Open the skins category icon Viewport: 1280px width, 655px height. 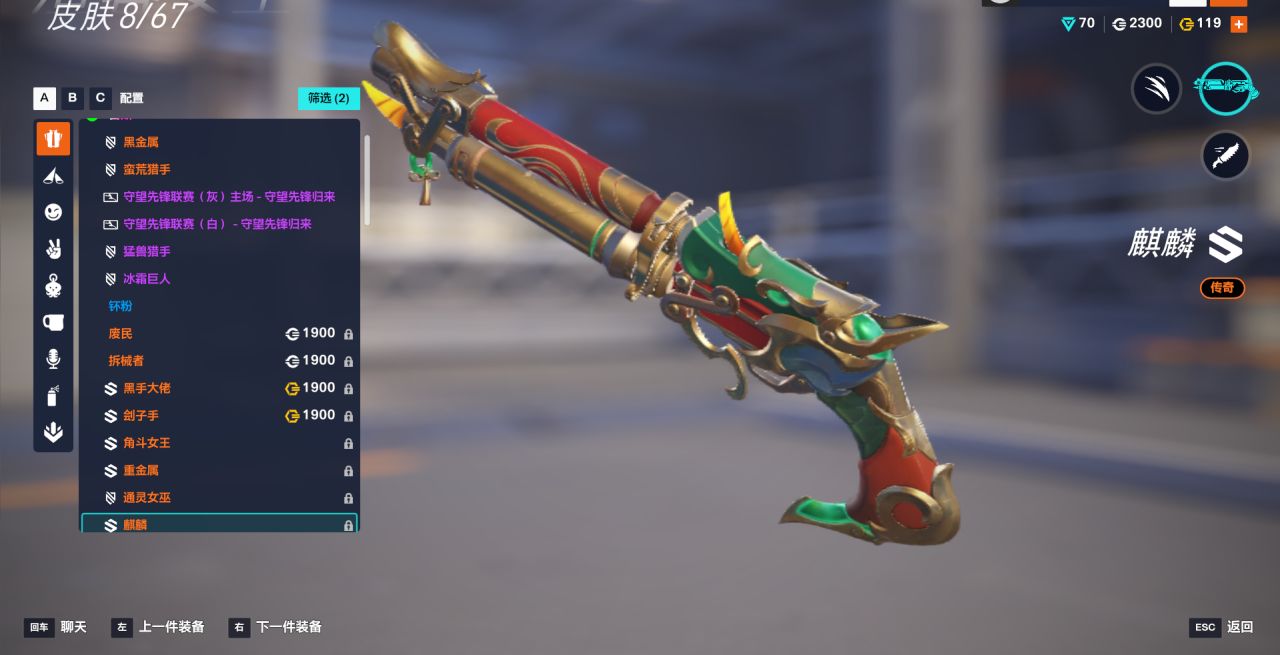[x=53, y=139]
